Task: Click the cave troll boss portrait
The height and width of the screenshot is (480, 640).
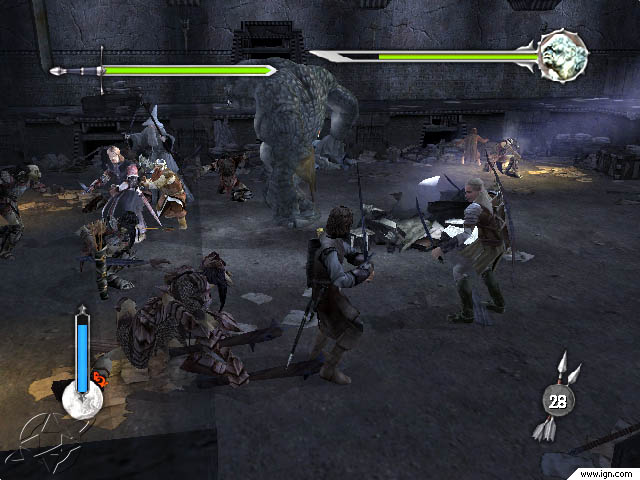Action: click(x=562, y=56)
